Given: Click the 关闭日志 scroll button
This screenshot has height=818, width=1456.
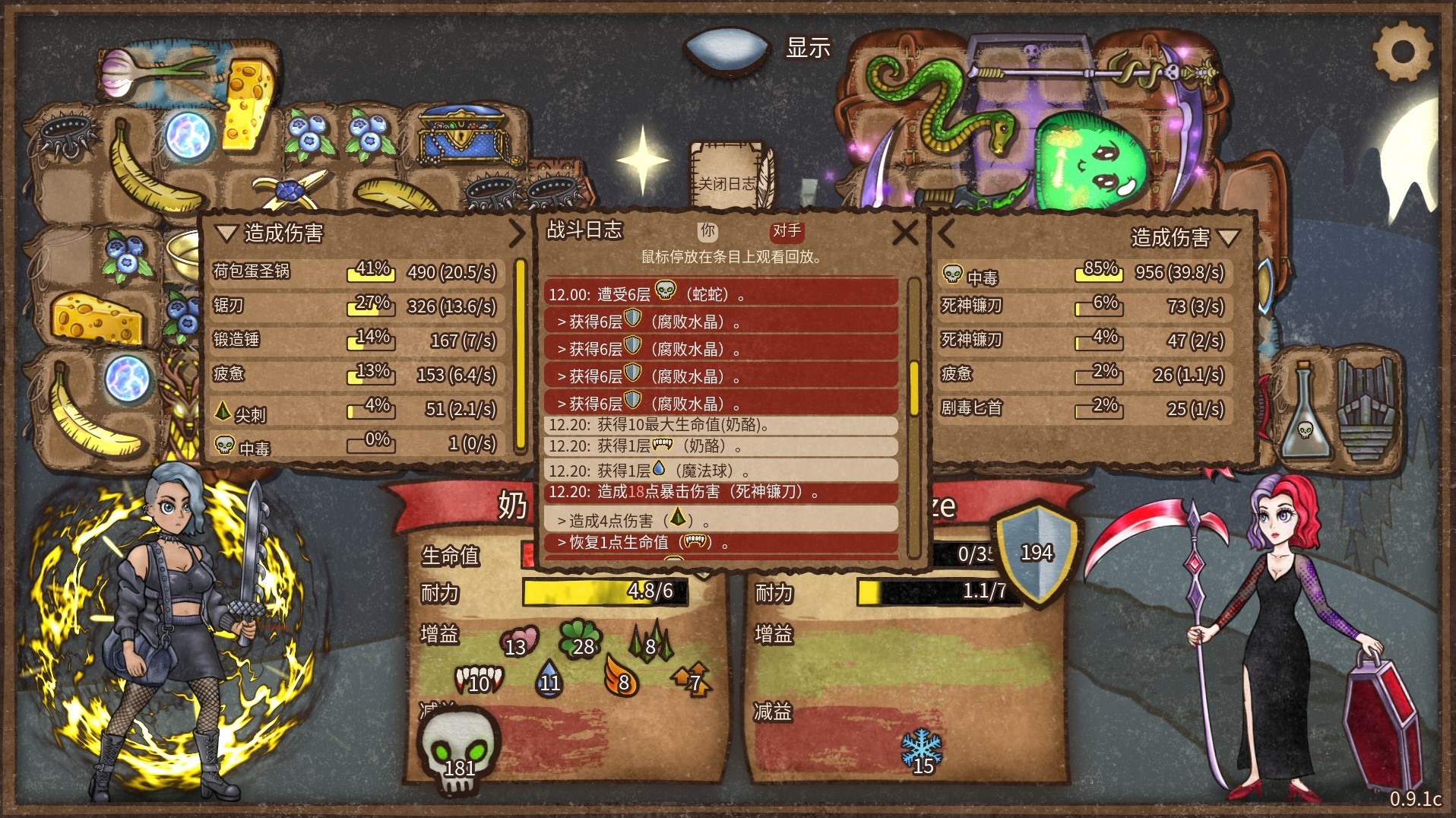Looking at the screenshot, I should click(x=729, y=182).
